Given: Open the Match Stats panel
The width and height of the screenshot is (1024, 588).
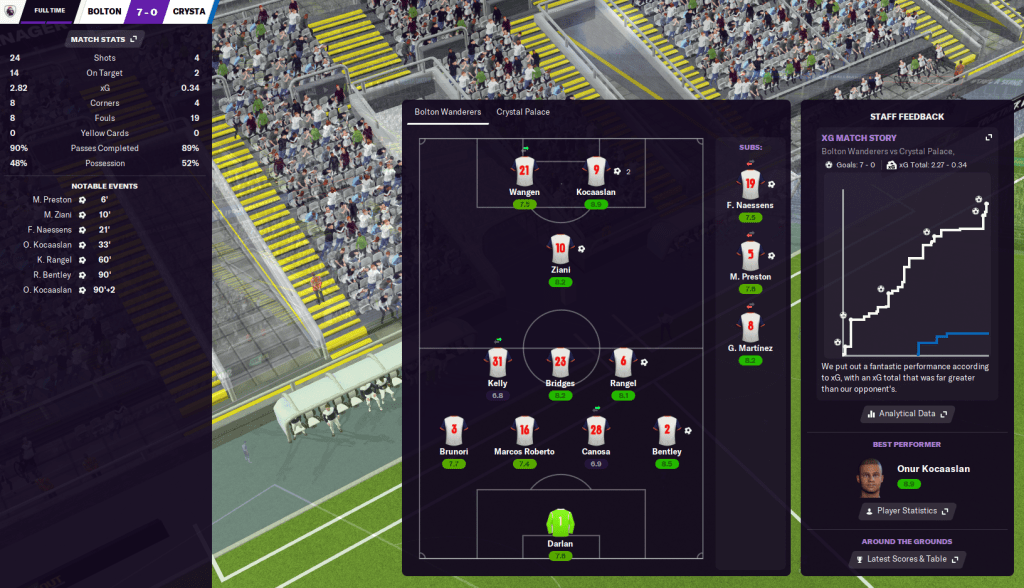Looking at the screenshot, I should click(x=105, y=39).
